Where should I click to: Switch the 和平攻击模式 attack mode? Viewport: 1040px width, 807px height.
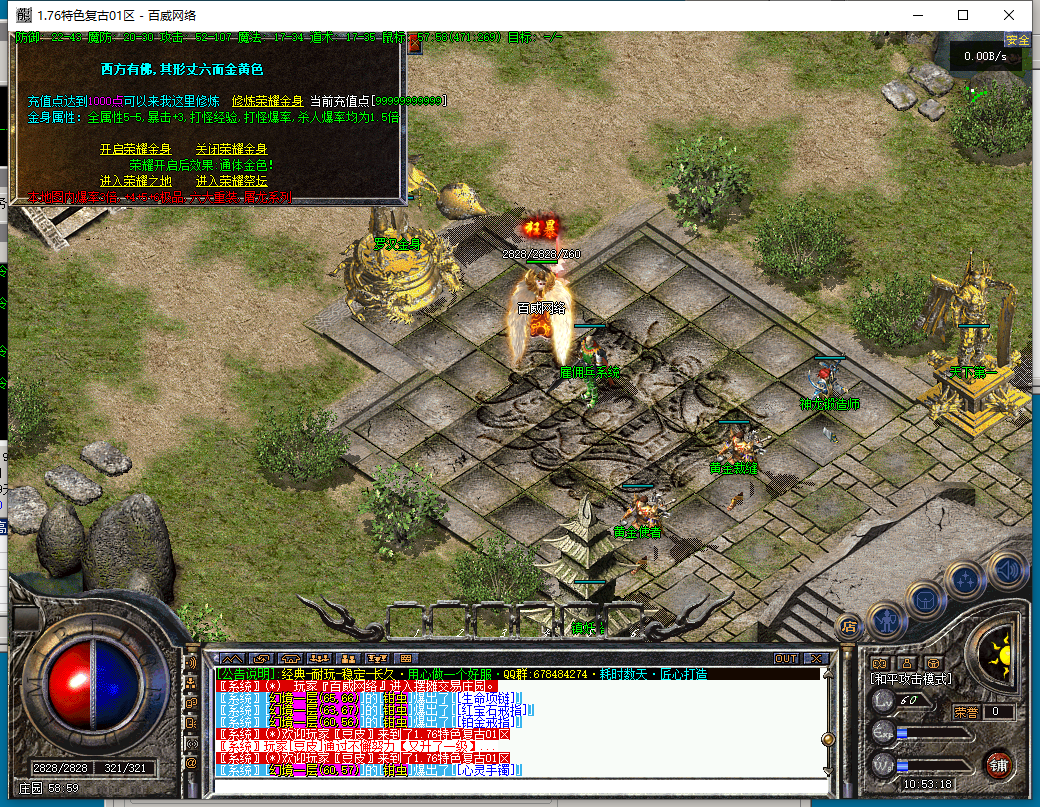(910, 679)
